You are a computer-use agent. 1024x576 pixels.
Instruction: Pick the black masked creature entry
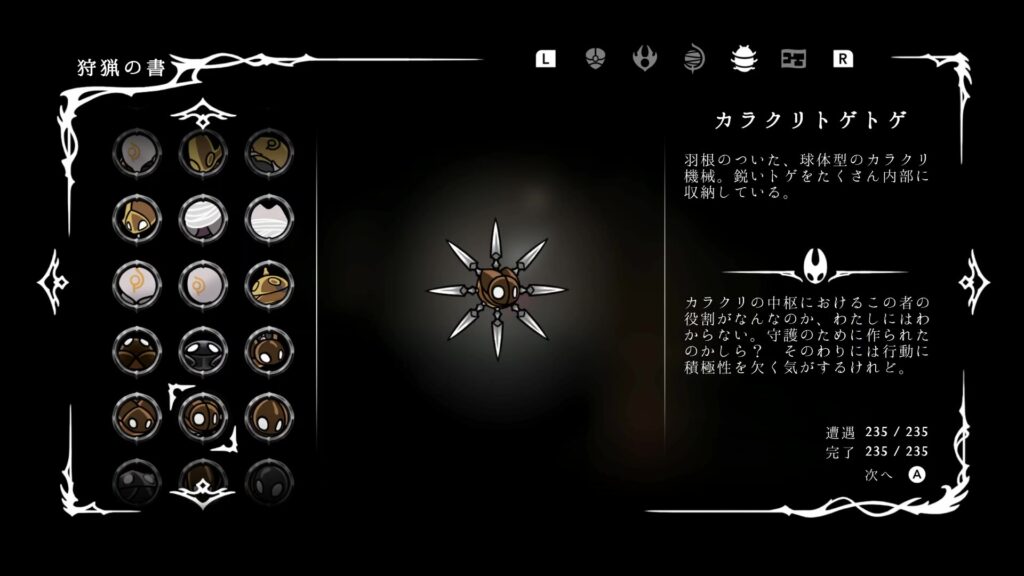tap(203, 349)
